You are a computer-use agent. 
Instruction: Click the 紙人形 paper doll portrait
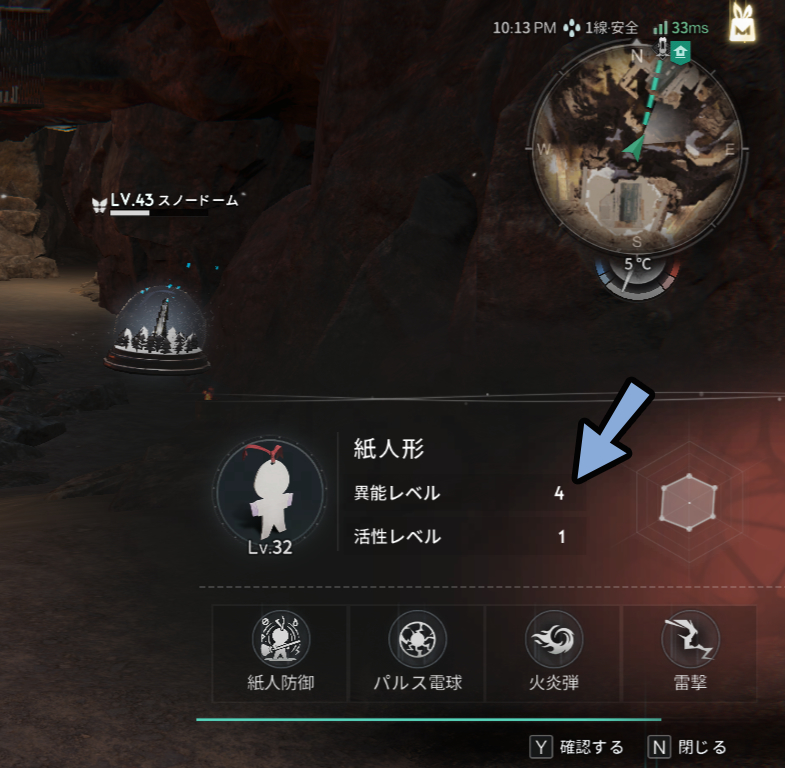pyautogui.click(x=270, y=492)
